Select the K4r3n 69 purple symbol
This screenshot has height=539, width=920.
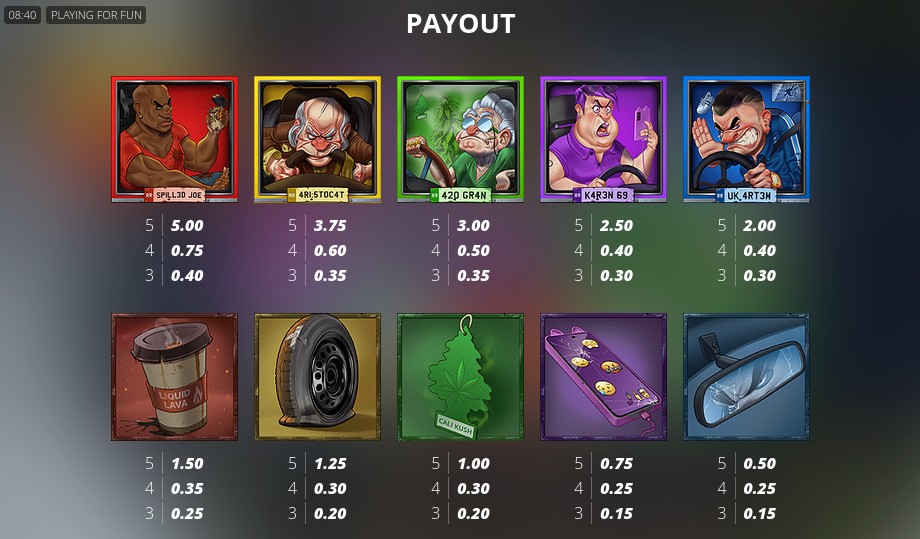click(603, 139)
